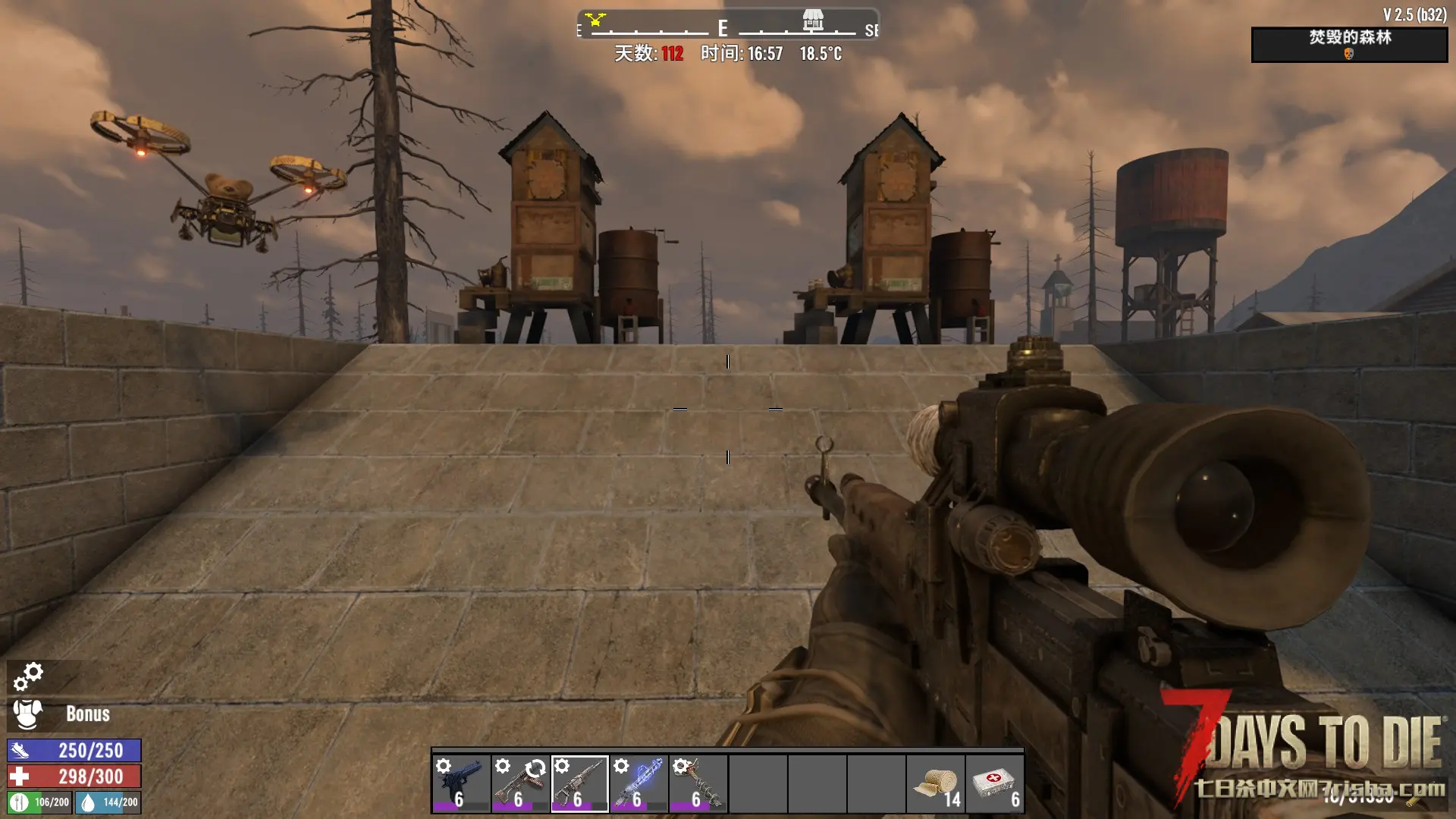Click the gears buff icon
The width and height of the screenshot is (1456, 819).
coord(28,676)
